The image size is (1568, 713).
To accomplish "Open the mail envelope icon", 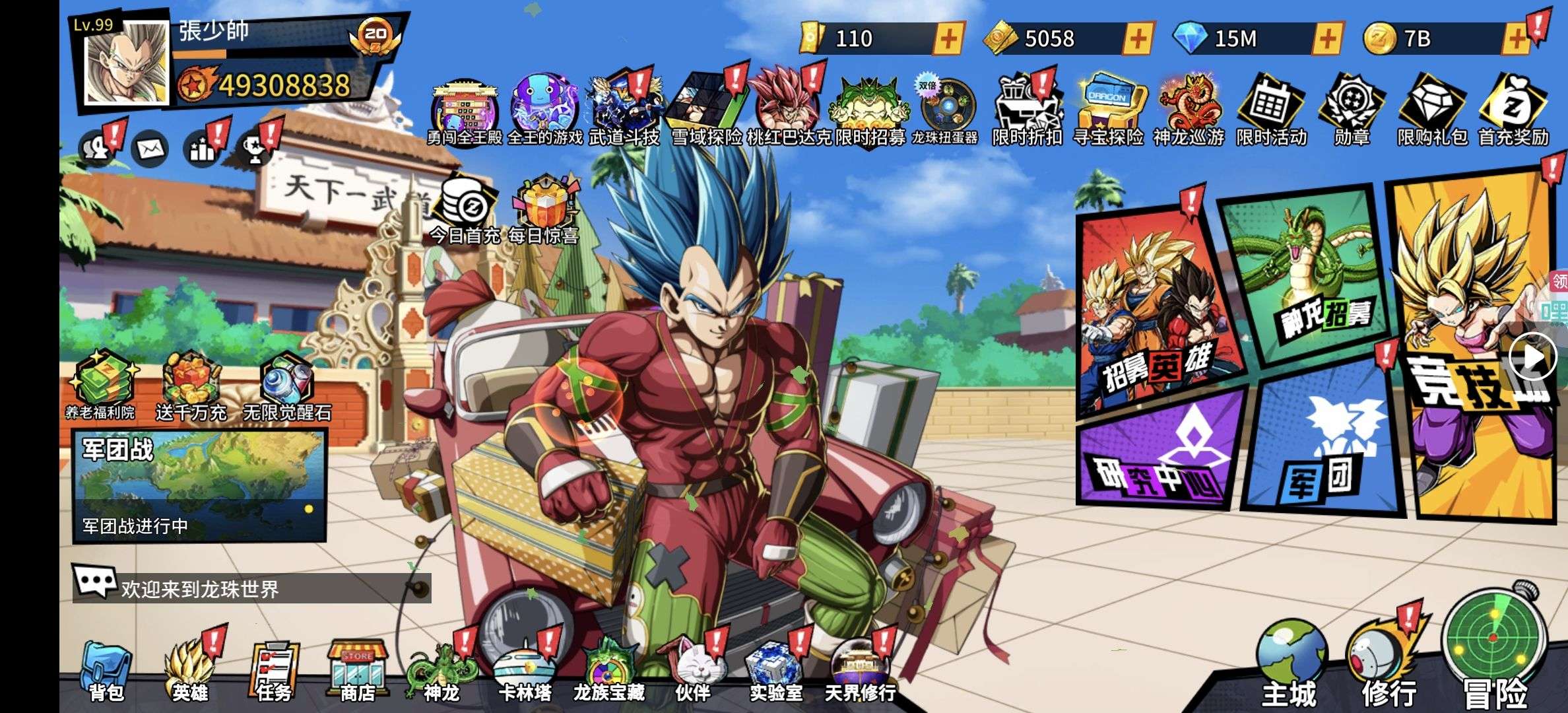I will pyautogui.click(x=150, y=149).
